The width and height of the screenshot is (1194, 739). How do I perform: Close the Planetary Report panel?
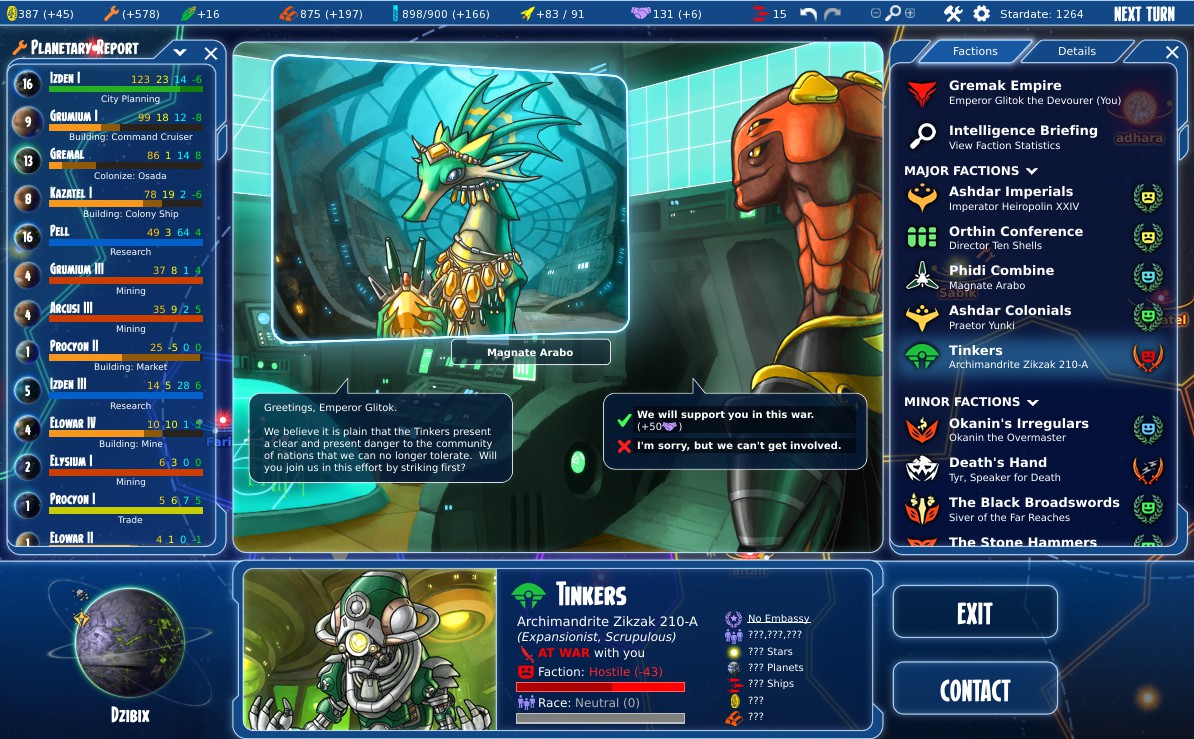point(211,53)
